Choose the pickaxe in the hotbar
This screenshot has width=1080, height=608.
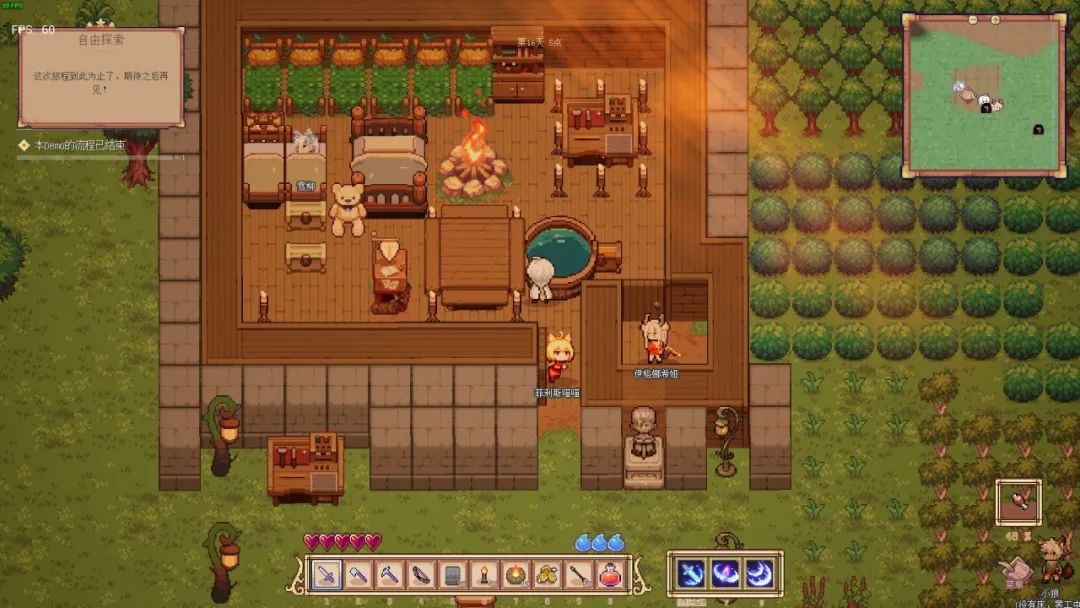click(390, 574)
